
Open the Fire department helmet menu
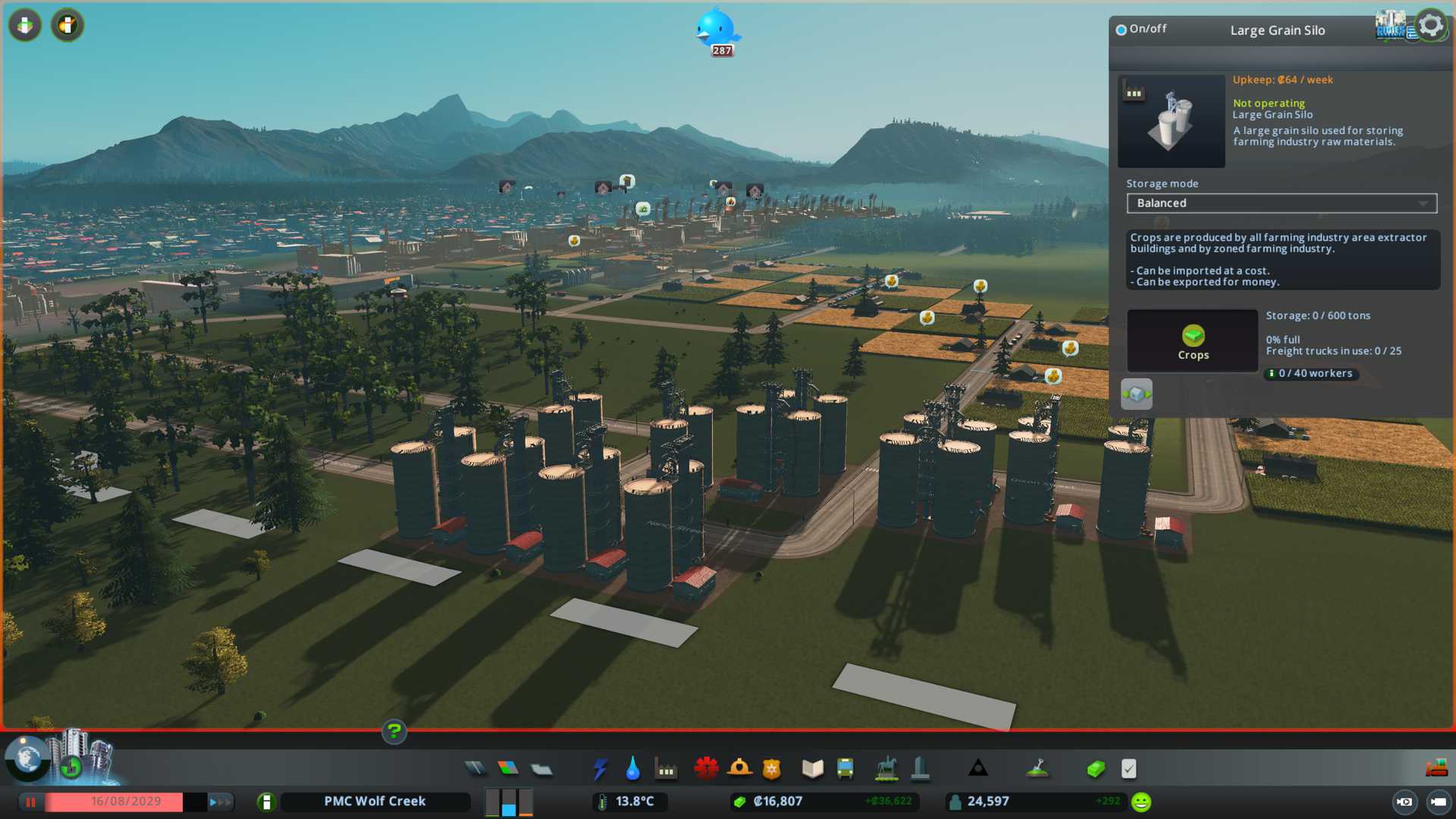pos(739,769)
